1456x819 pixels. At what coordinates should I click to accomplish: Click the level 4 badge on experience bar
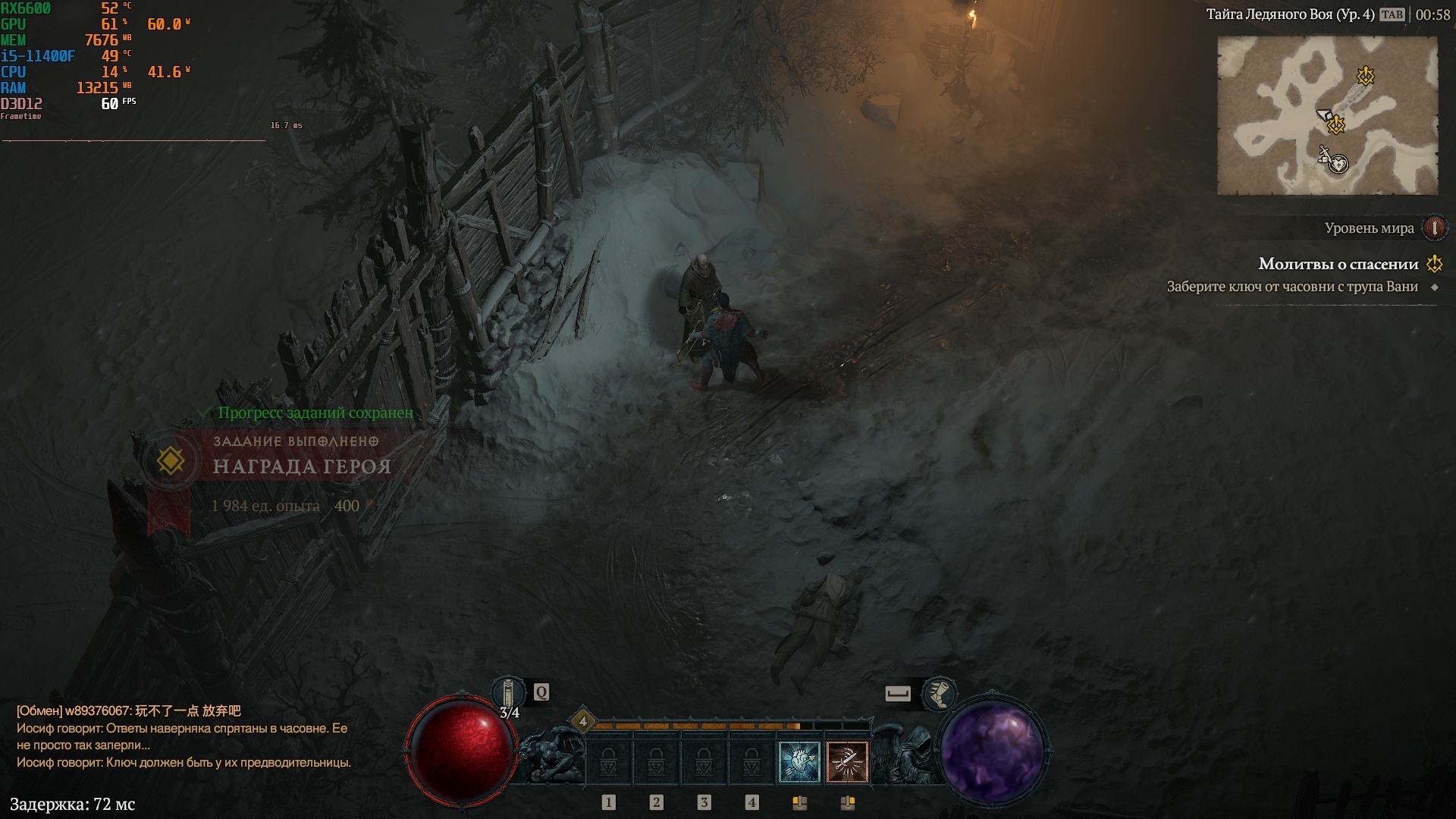pyautogui.click(x=582, y=721)
